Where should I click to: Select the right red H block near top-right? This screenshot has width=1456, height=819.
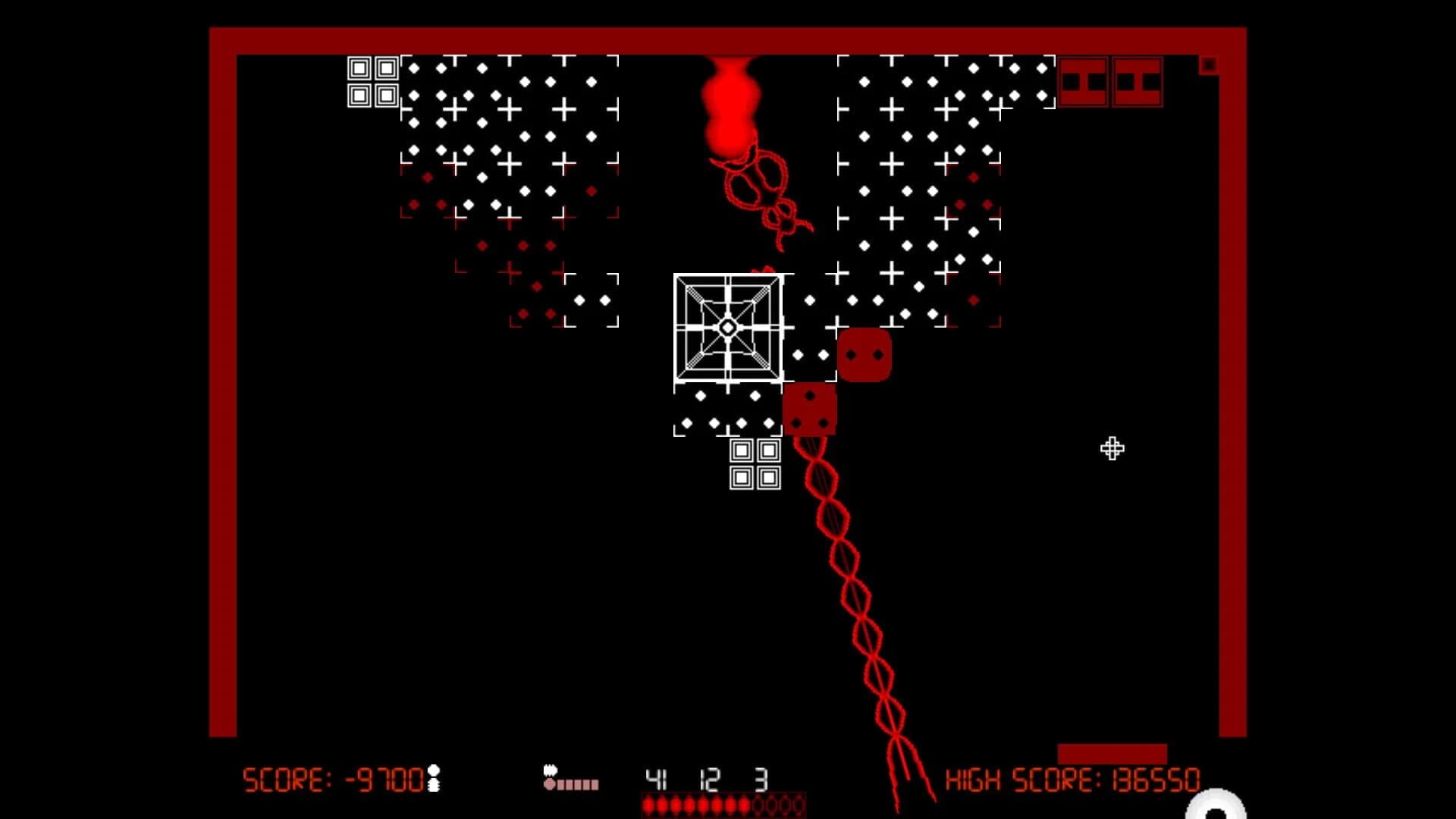1137,81
